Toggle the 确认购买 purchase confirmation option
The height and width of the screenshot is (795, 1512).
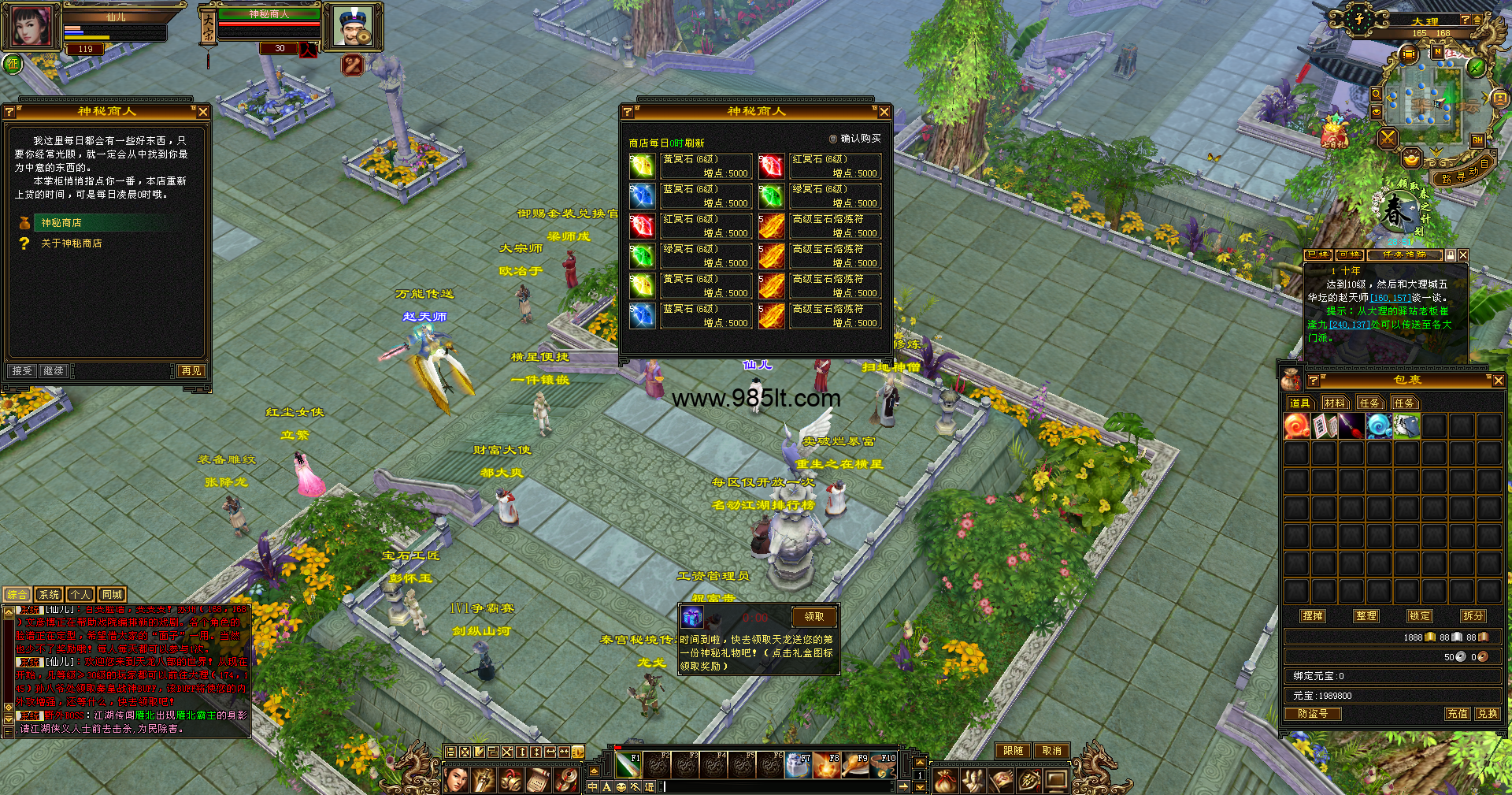point(833,139)
